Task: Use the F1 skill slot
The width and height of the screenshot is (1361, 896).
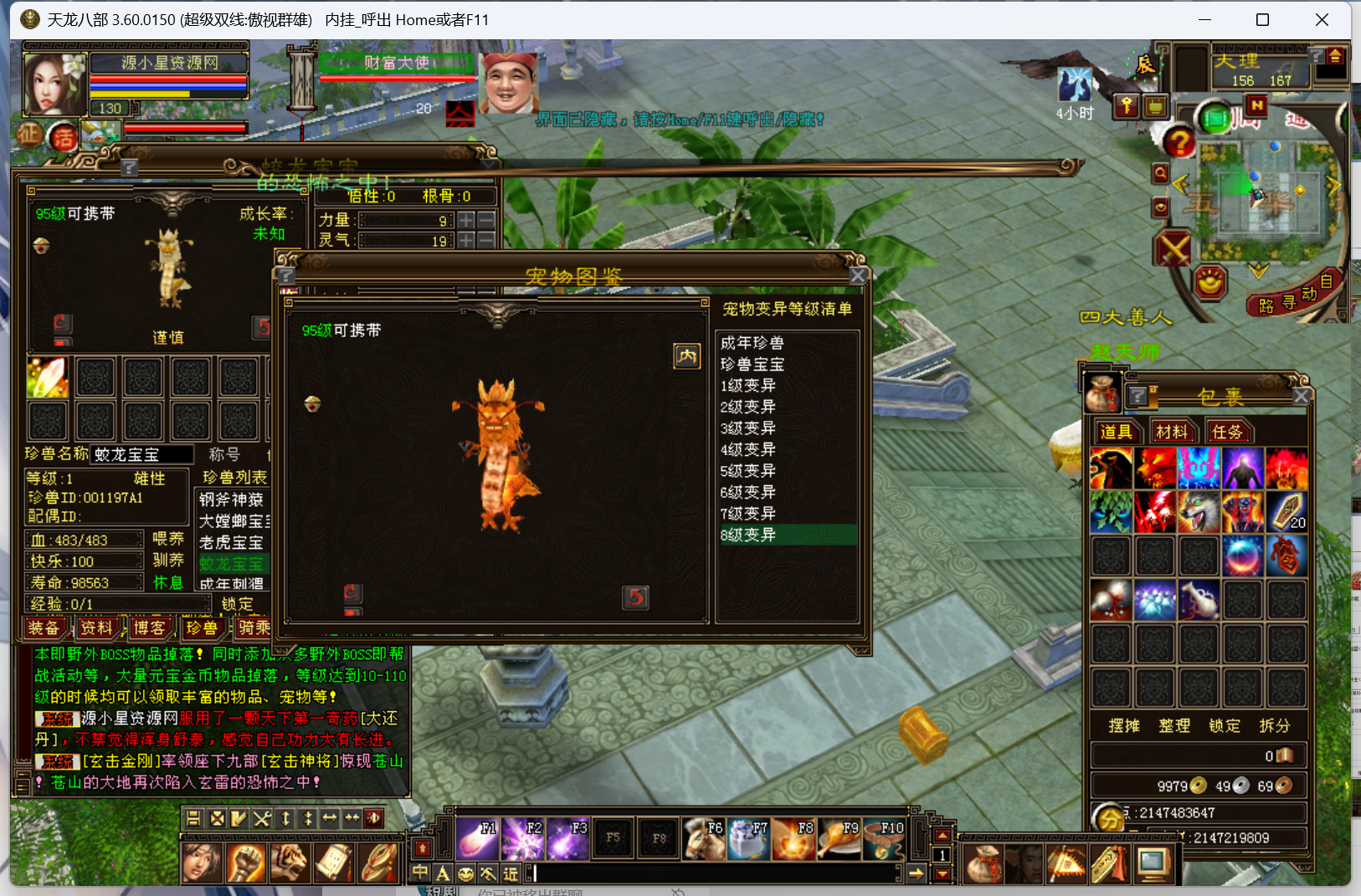Action: pos(479,839)
